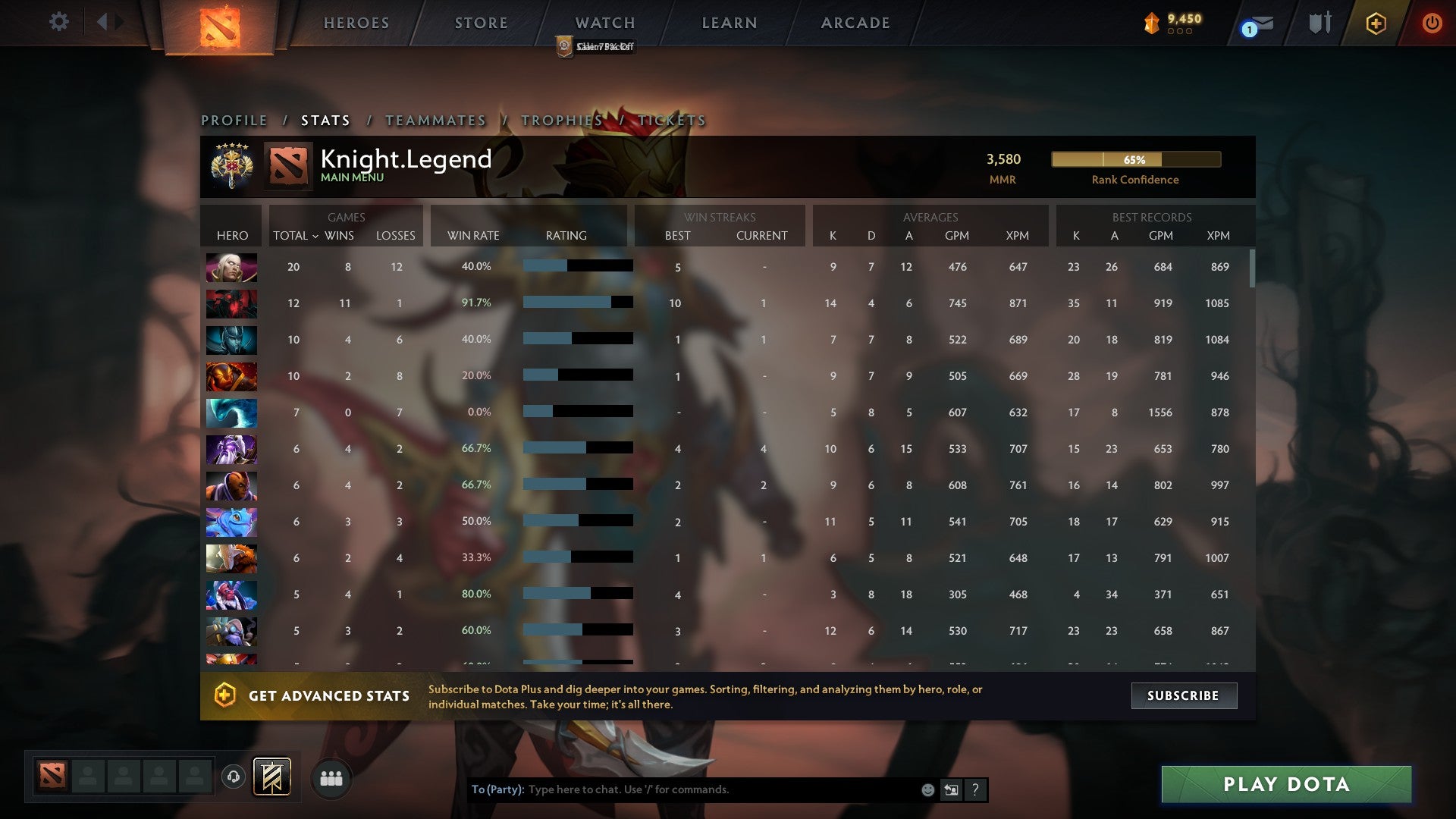Open the settings gear icon

(x=59, y=23)
